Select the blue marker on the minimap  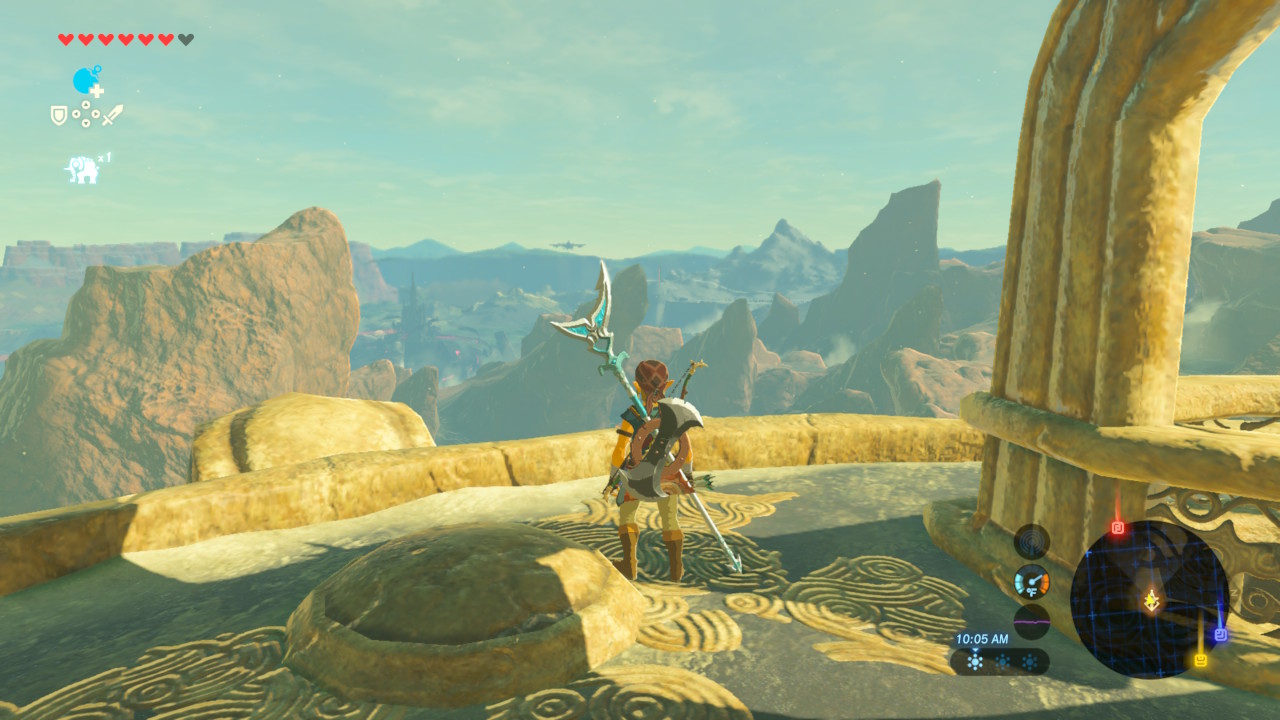(x=1220, y=634)
